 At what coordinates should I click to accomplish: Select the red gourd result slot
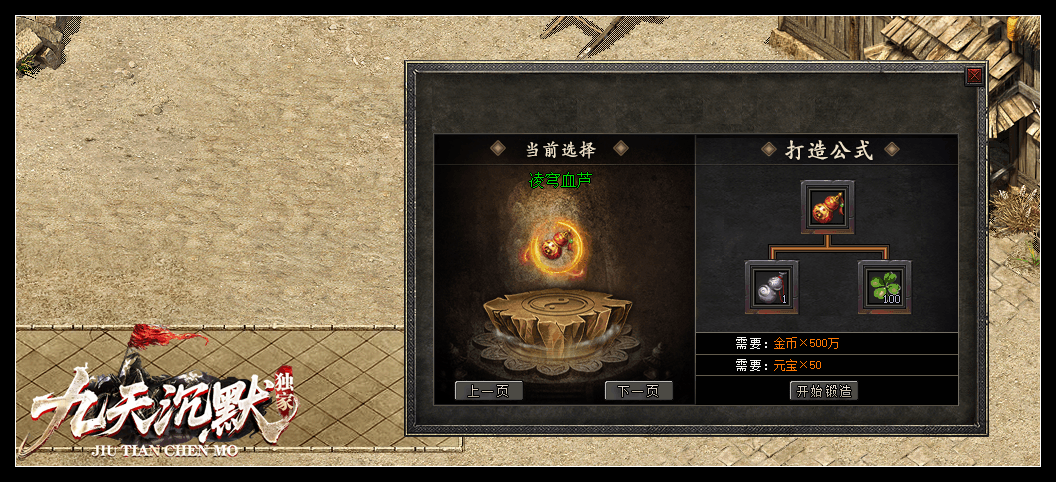click(x=827, y=207)
